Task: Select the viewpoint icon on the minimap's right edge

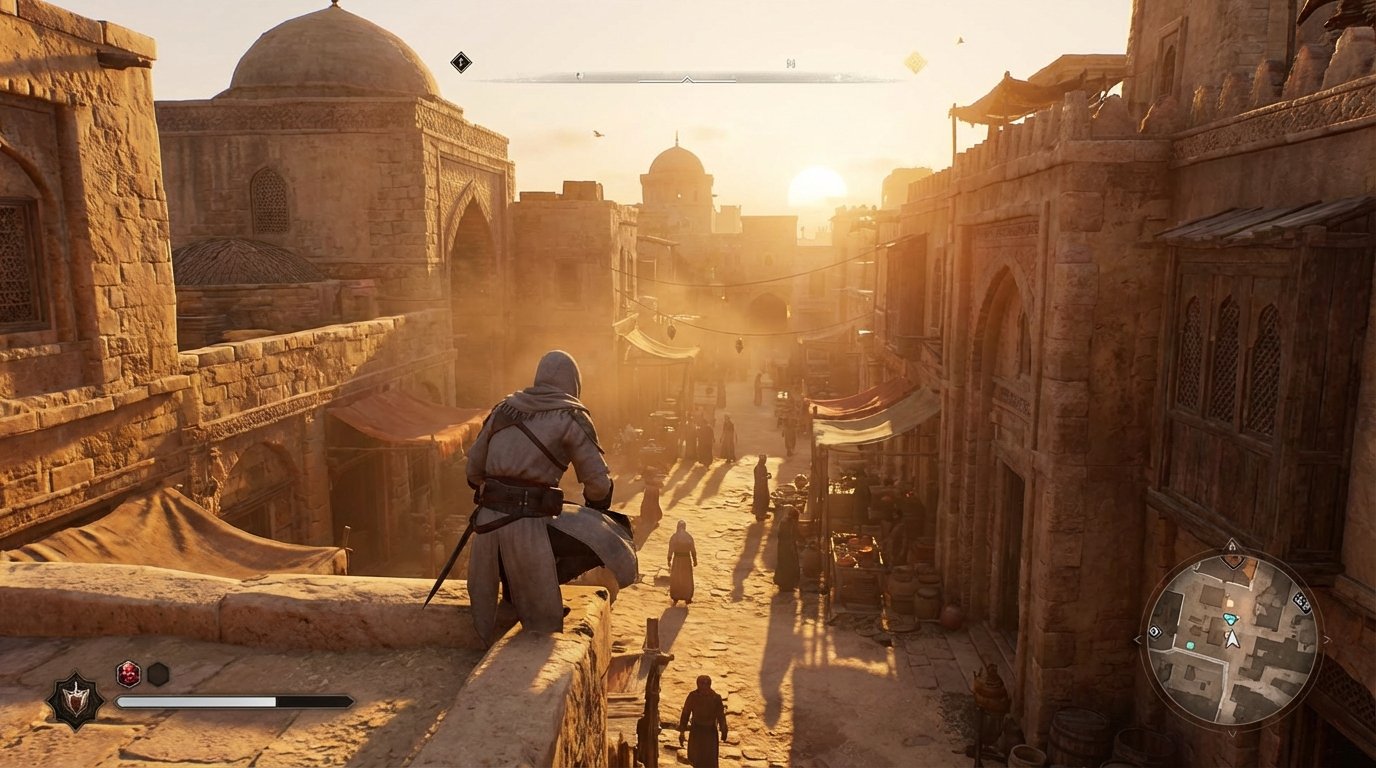Action: point(1302,600)
